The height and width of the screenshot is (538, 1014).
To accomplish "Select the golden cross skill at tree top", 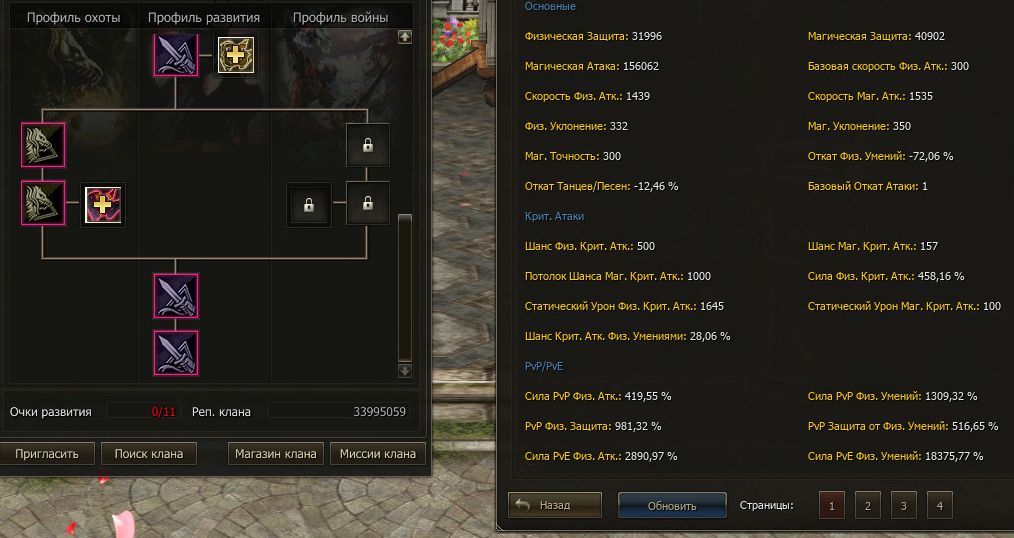I will click(x=236, y=55).
